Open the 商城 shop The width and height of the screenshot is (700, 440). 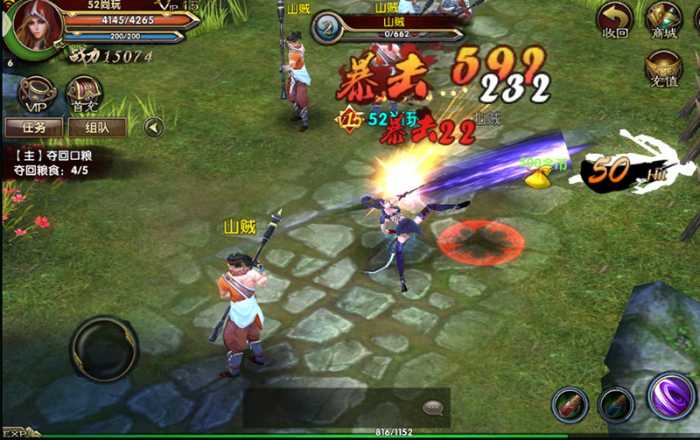tap(663, 20)
